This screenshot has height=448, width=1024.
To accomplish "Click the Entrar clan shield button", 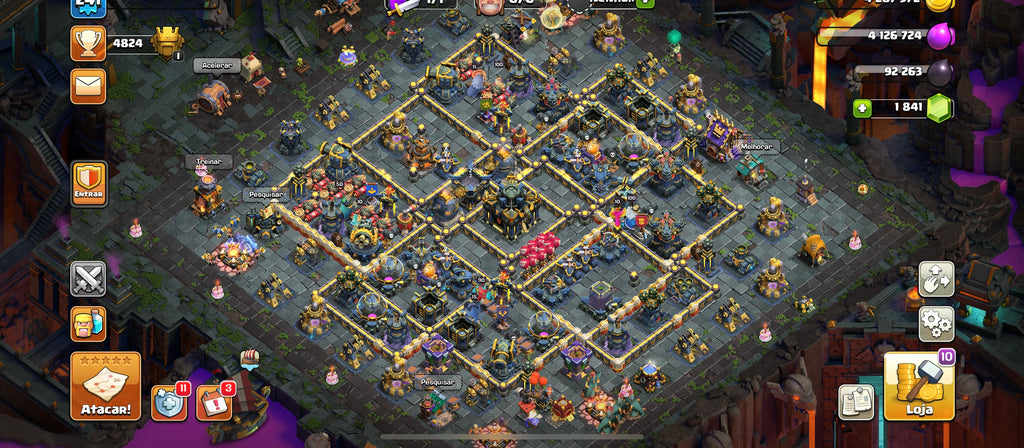I will [89, 184].
